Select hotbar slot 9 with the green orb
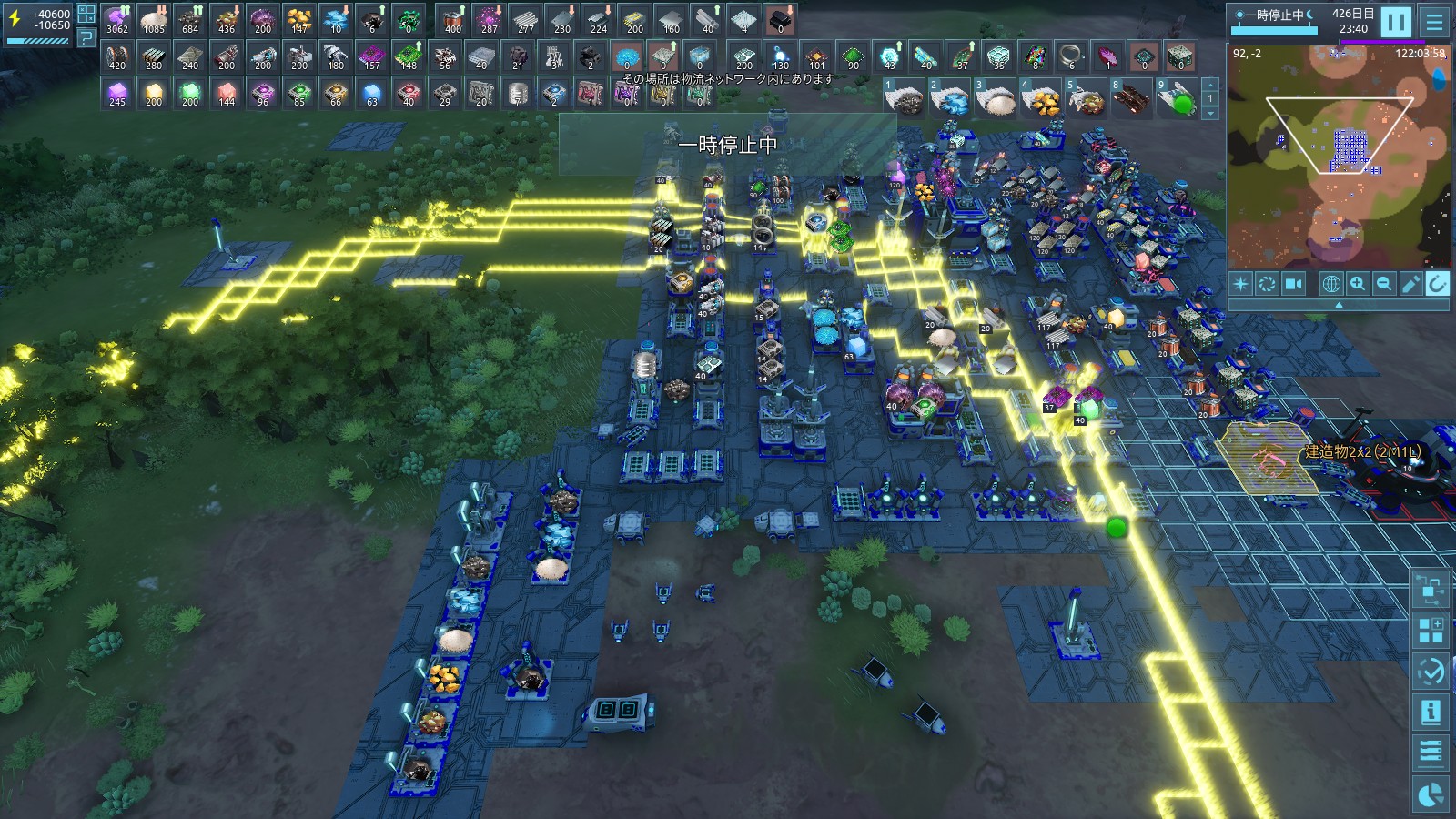Image resolution: width=1456 pixels, height=819 pixels. 1177,97
